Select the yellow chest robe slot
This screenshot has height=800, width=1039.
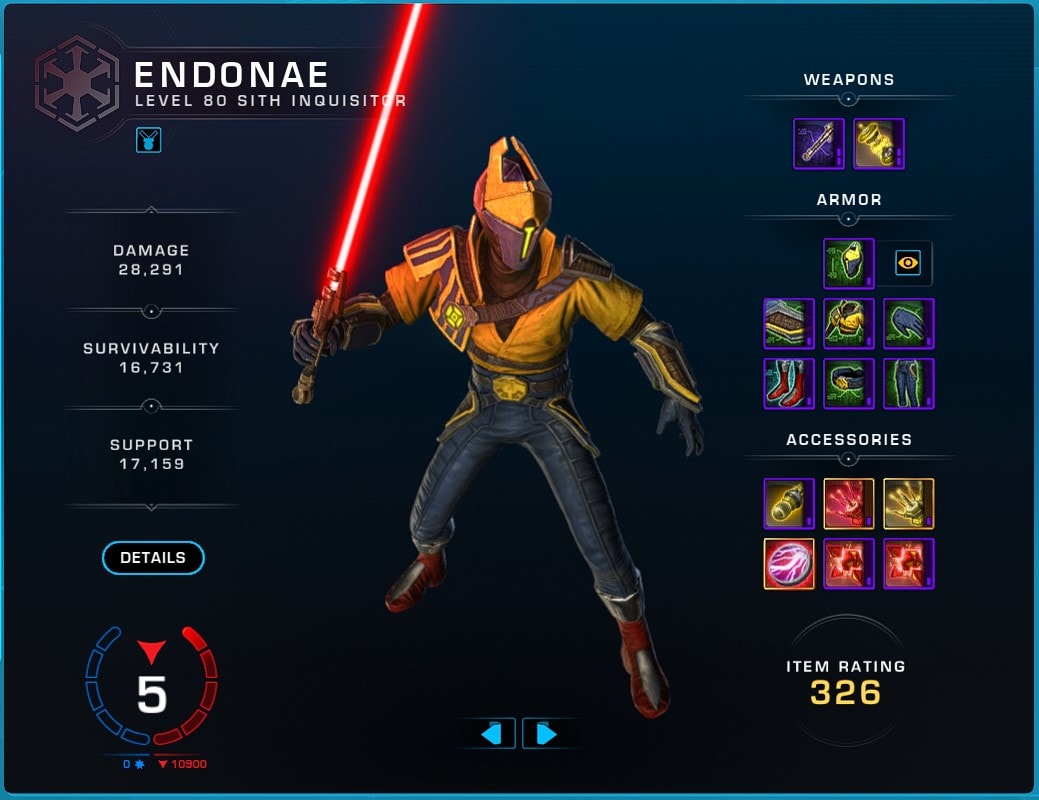(849, 324)
